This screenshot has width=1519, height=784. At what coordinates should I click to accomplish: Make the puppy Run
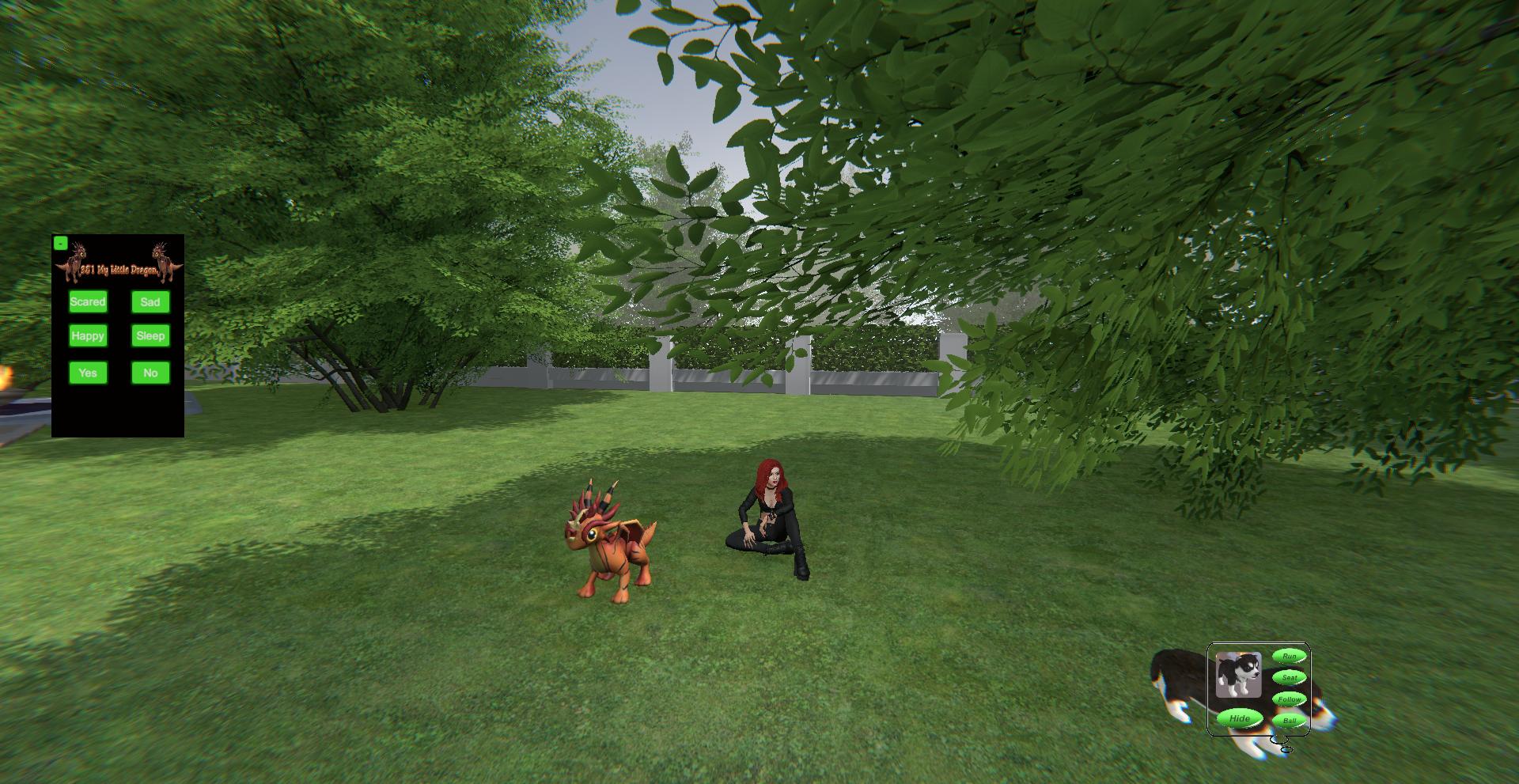1289,656
